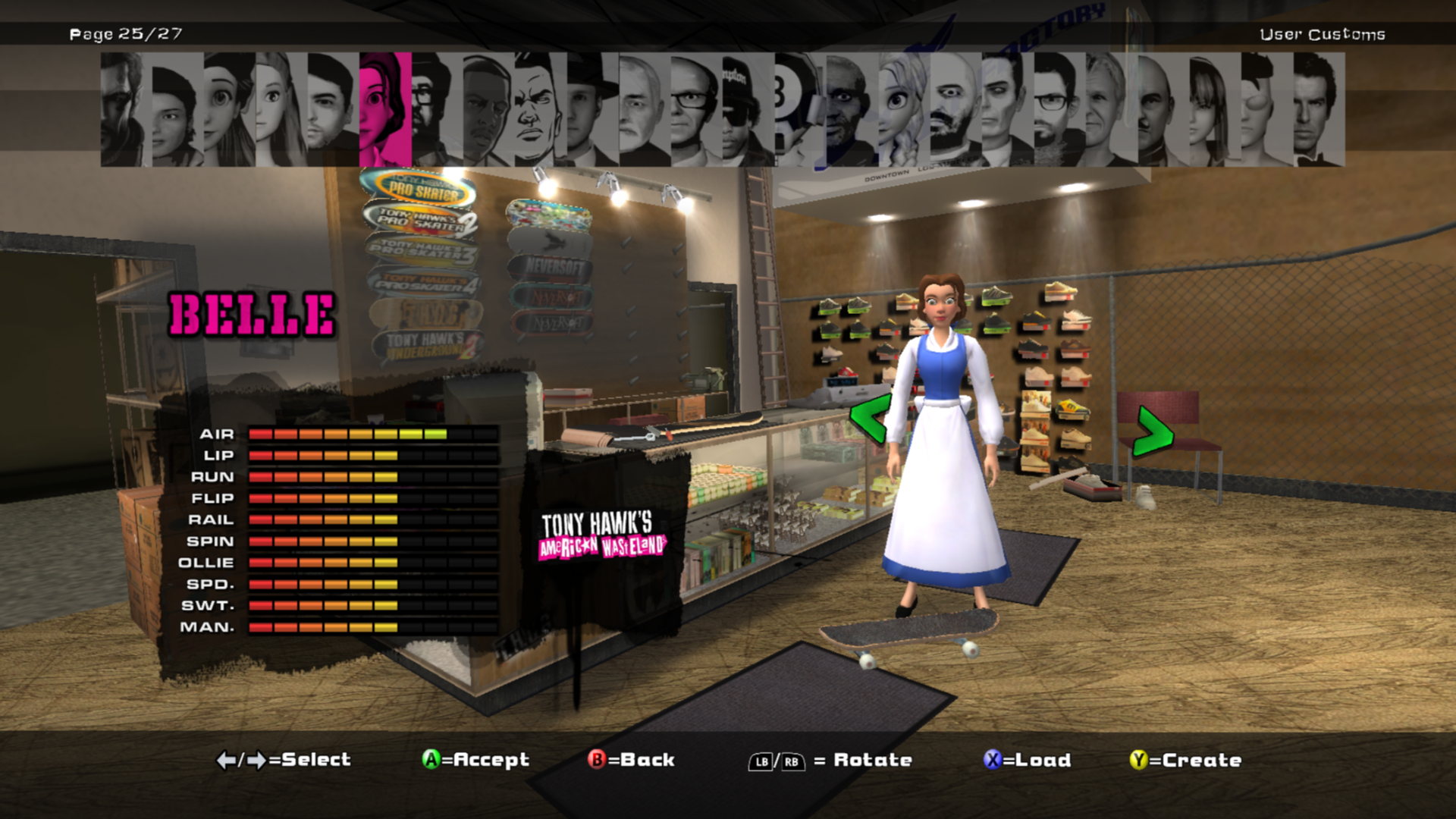This screenshot has width=1456, height=819.
Task: Select the bald man with the thick dark beard
Action: click(x=954, y=109)
